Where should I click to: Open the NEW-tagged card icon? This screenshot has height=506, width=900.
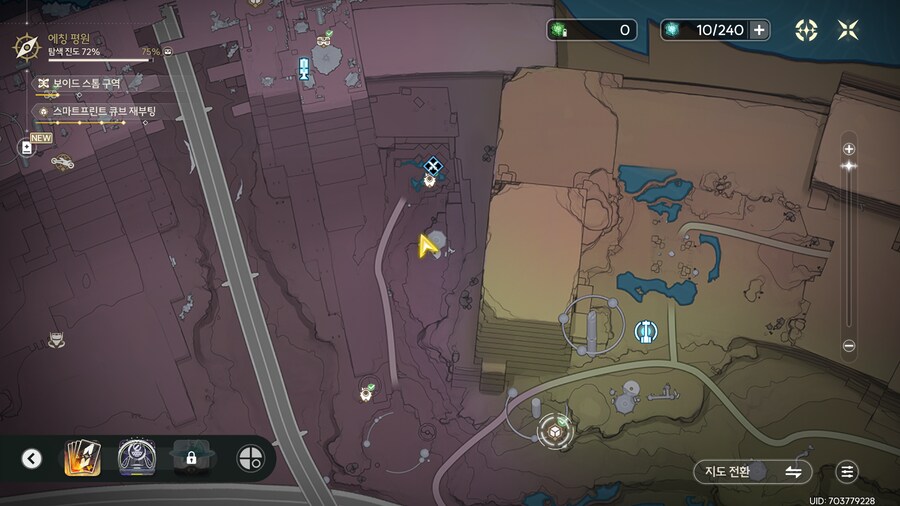click(27, 147)
